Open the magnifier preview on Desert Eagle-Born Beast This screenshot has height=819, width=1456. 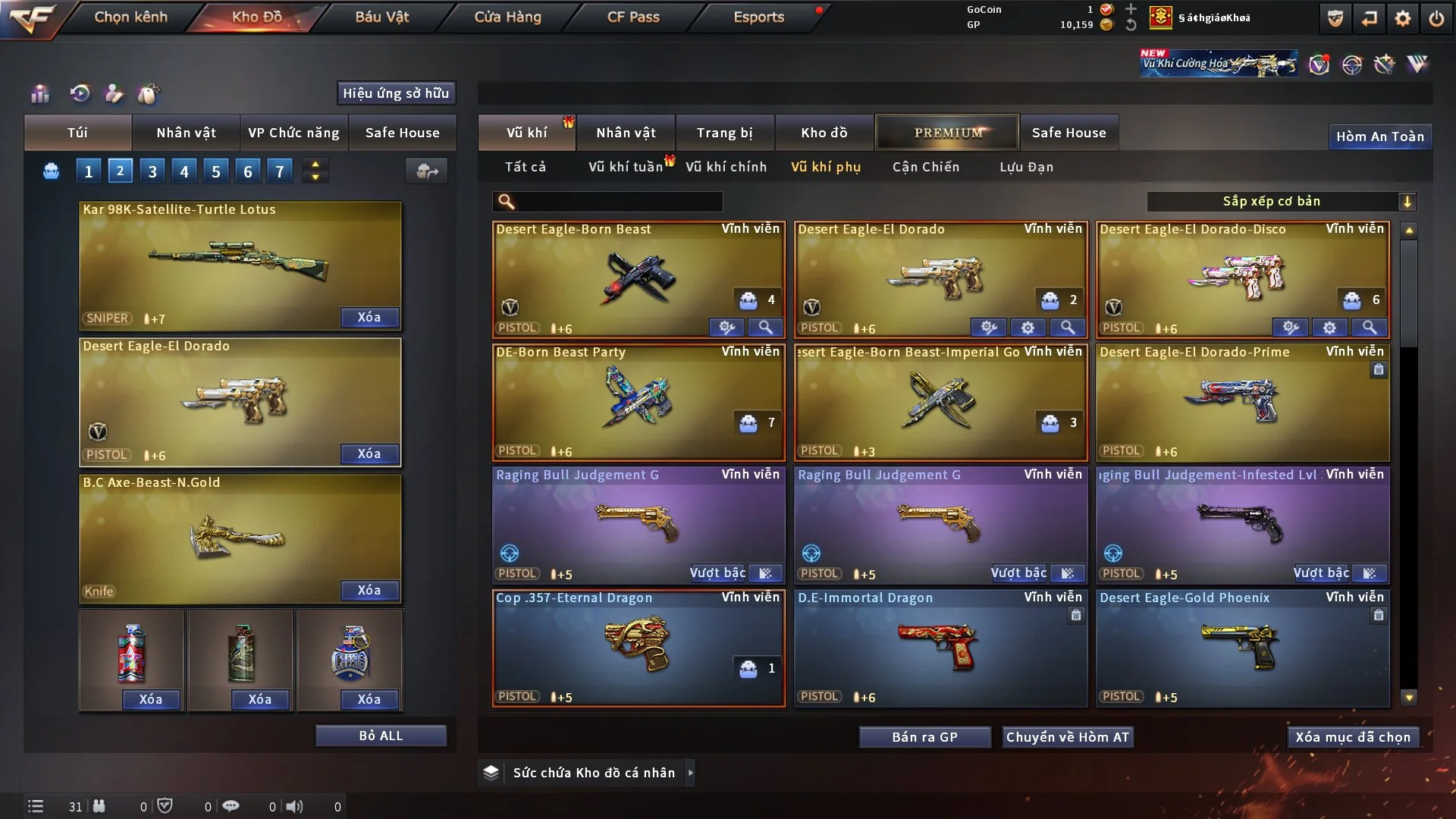(x=765, y=328)
